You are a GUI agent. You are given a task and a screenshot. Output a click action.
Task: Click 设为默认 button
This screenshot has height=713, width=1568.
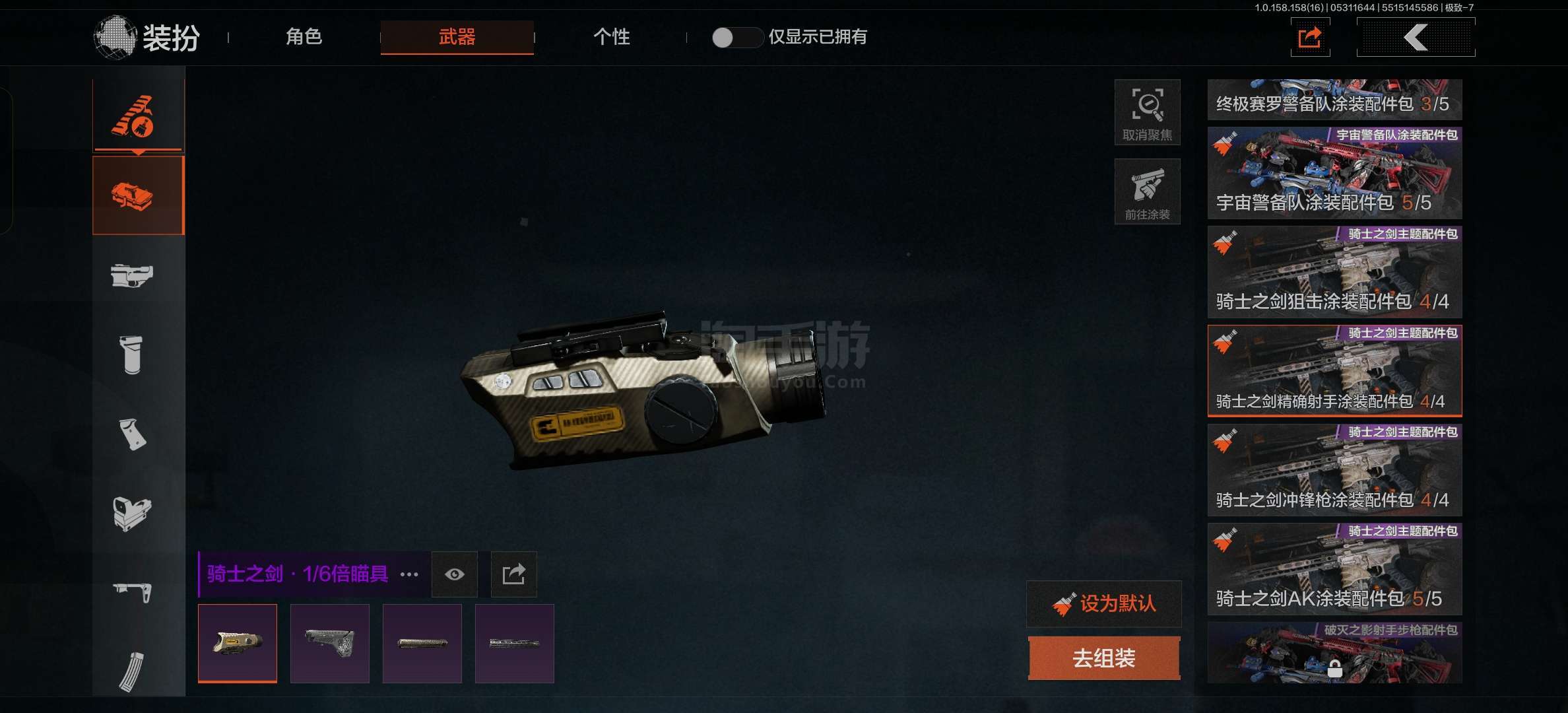pyautogui.click(x=1104, y=603)
